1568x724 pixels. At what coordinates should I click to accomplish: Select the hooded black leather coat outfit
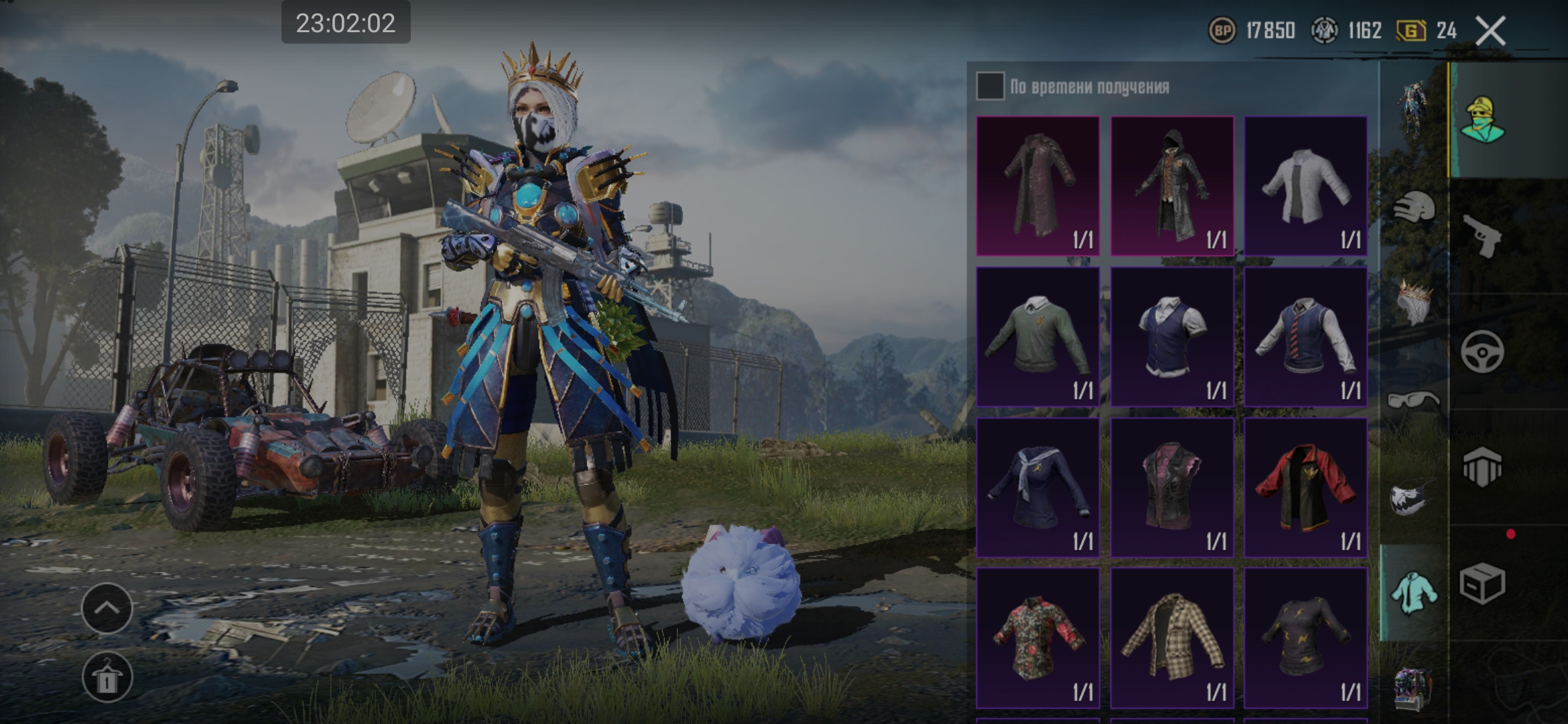pos(1171,186)
